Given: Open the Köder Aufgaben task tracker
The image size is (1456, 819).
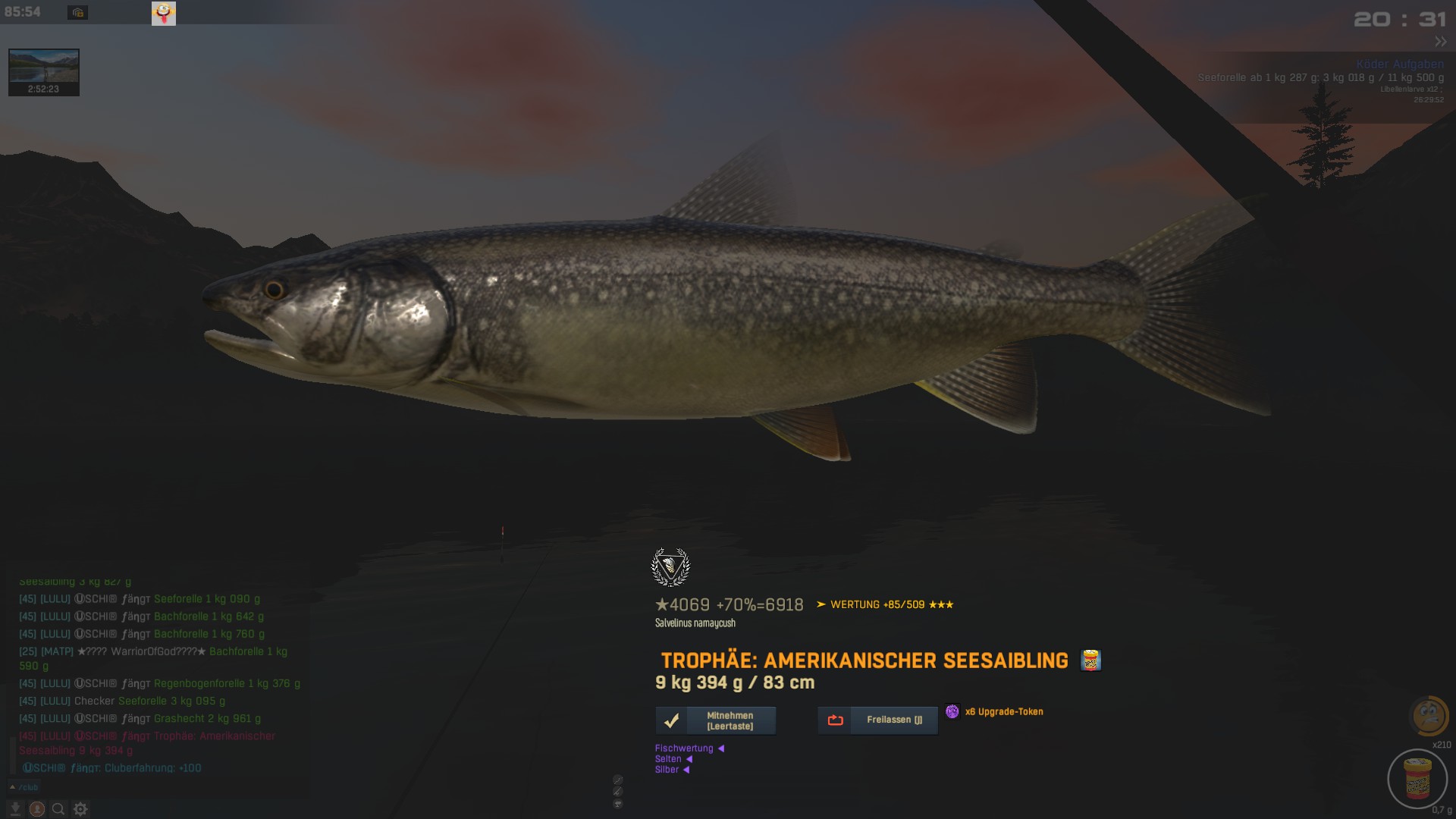Looking at the screenshot, I should (x=1399, y=64).
